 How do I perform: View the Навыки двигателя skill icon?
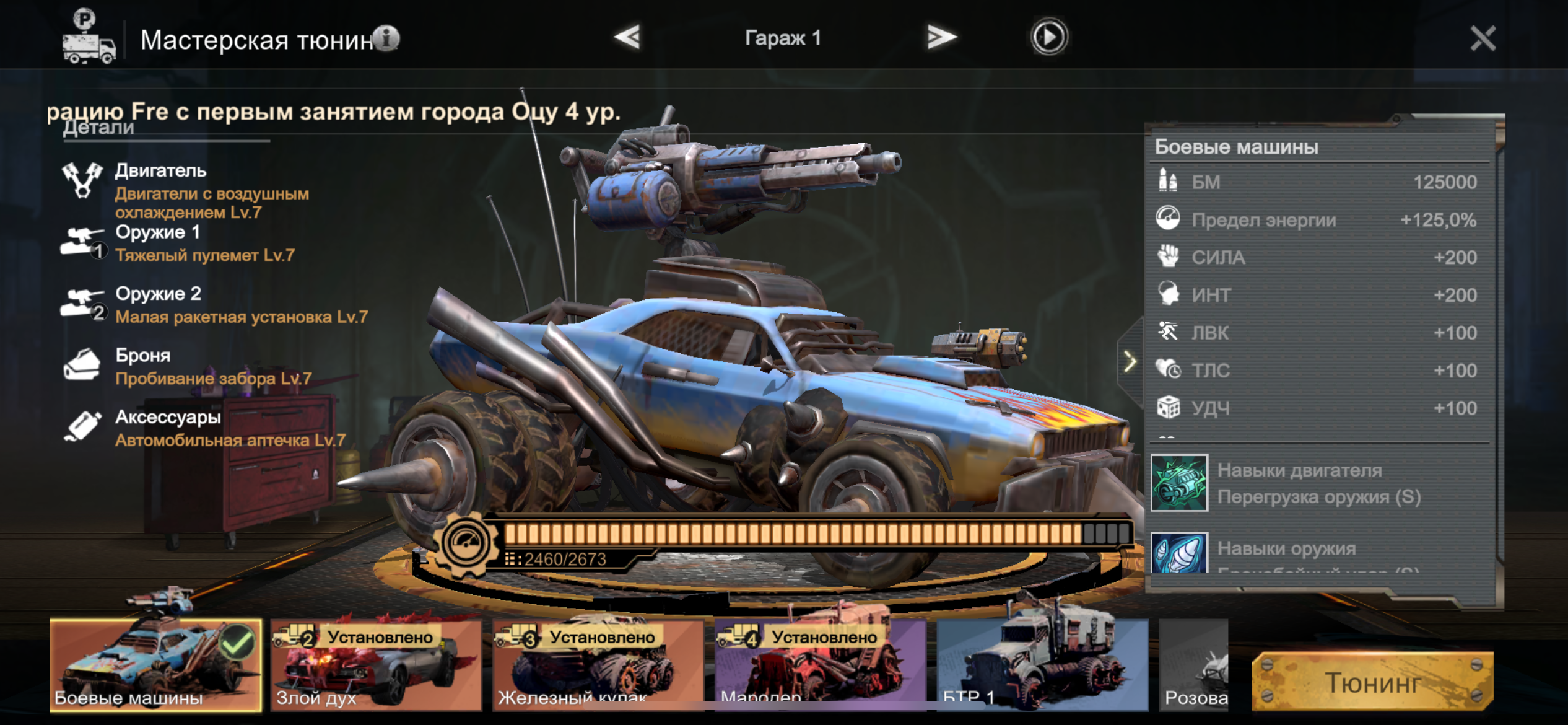click(x=1179, y=483)
